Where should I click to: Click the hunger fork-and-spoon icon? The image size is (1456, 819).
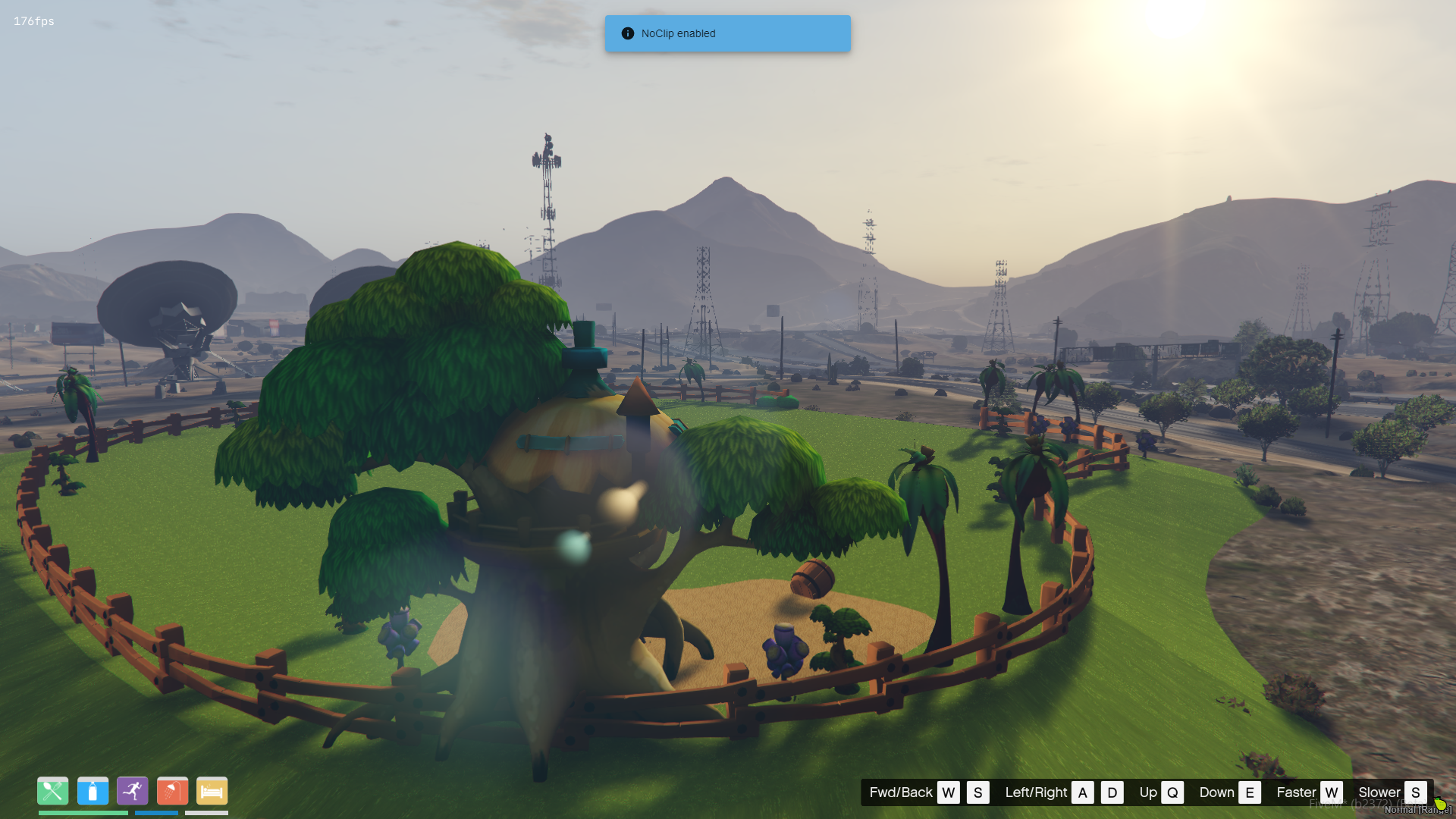coord(52,791)
